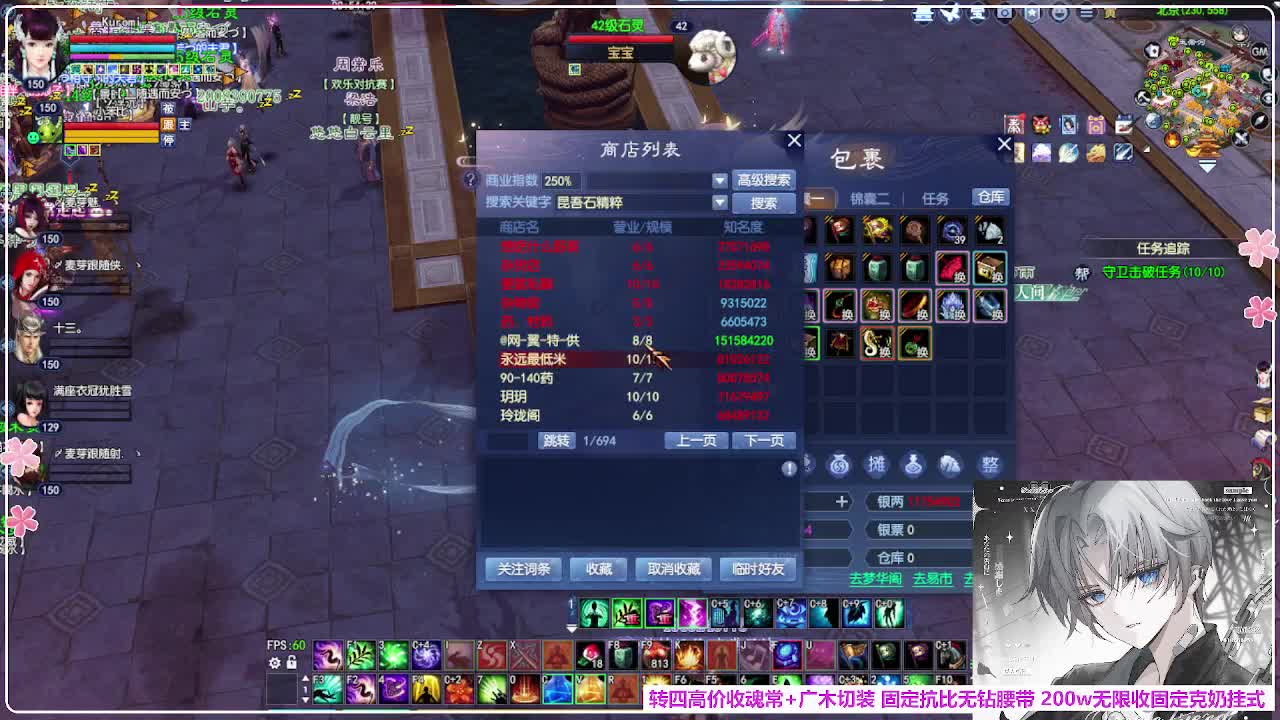The width and height of the screenshot is (1280, 720).
Task: Use the F9 skill with 813 charges
Action: (655, 655)
